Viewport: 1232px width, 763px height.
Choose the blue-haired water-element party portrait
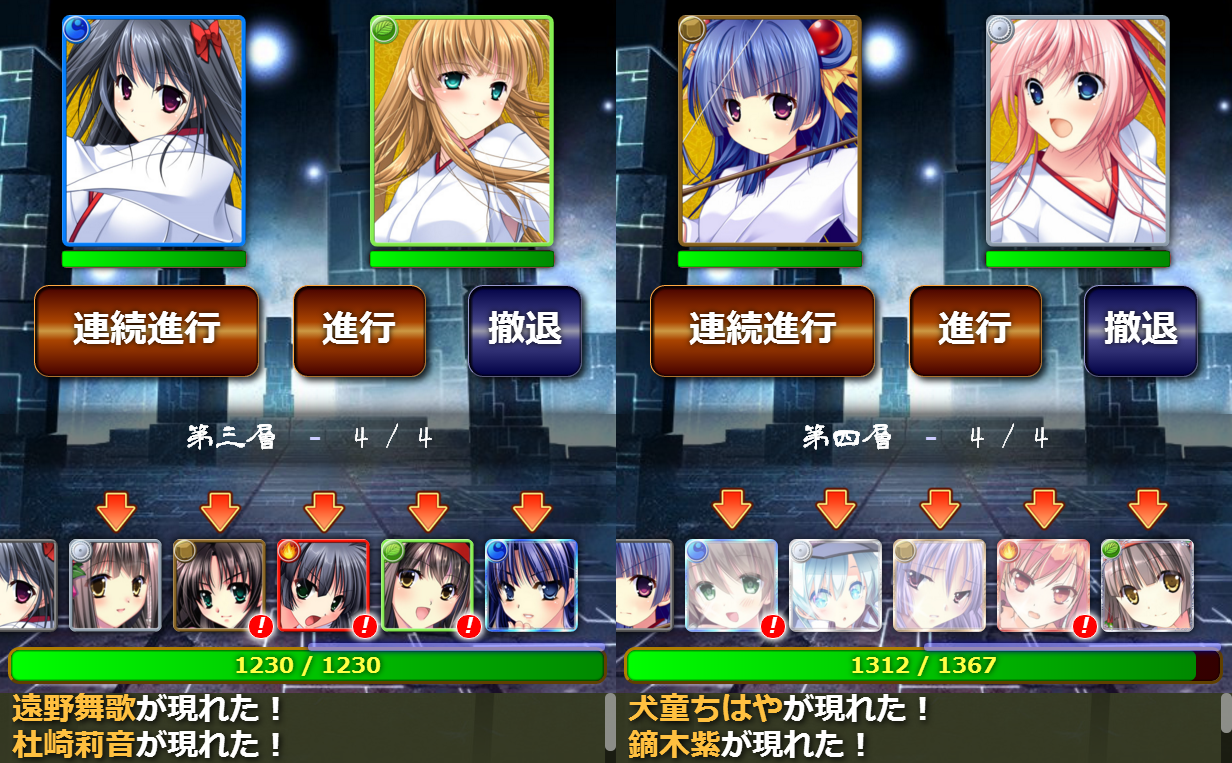(x=531, y=586)
